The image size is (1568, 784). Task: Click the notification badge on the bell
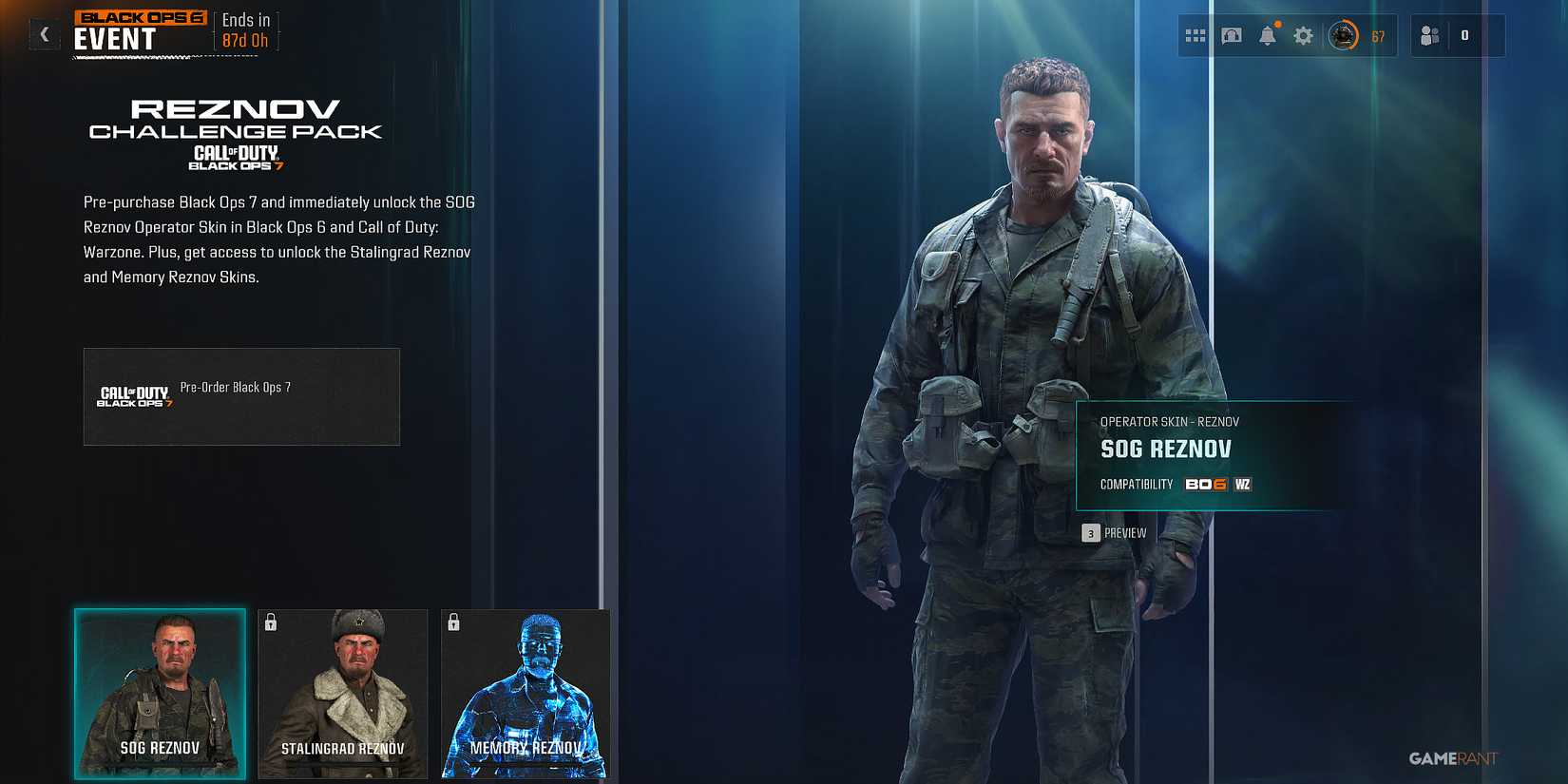pos(1278,24)
